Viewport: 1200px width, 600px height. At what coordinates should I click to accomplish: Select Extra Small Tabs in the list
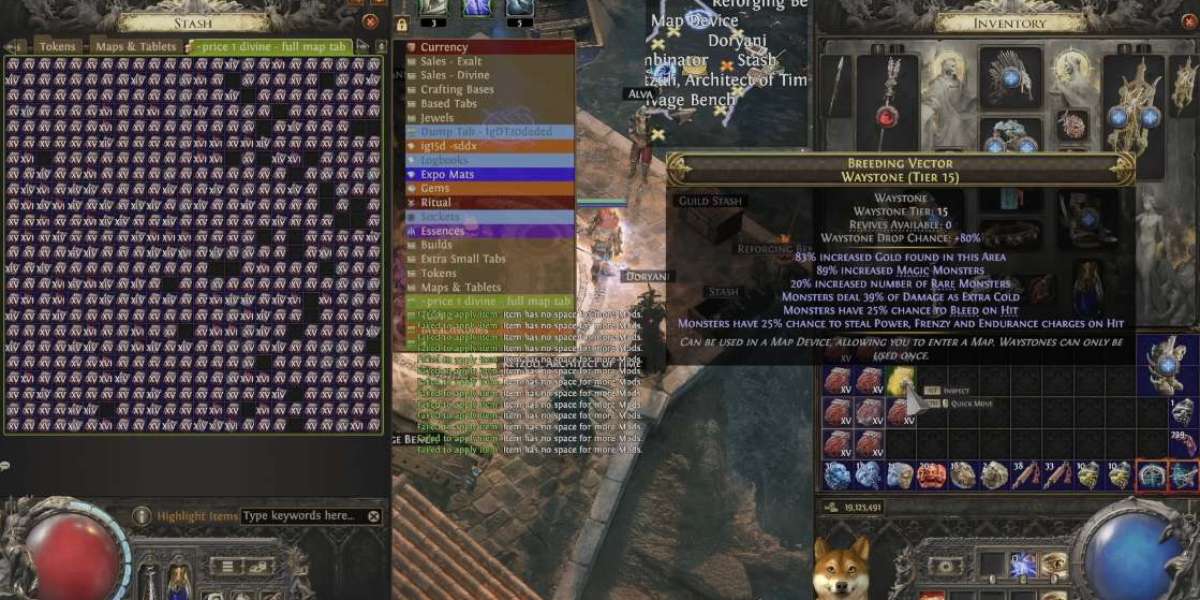point(463,259)
